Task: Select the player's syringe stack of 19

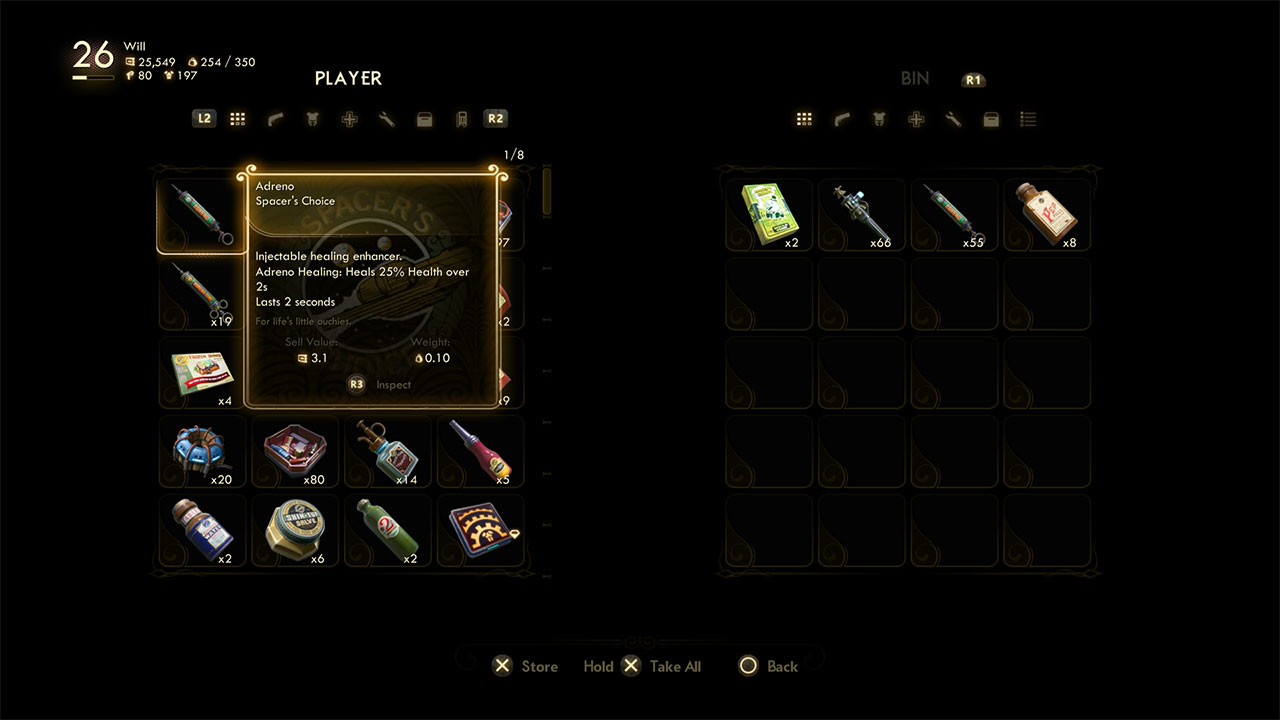Action: click(200, 293)
